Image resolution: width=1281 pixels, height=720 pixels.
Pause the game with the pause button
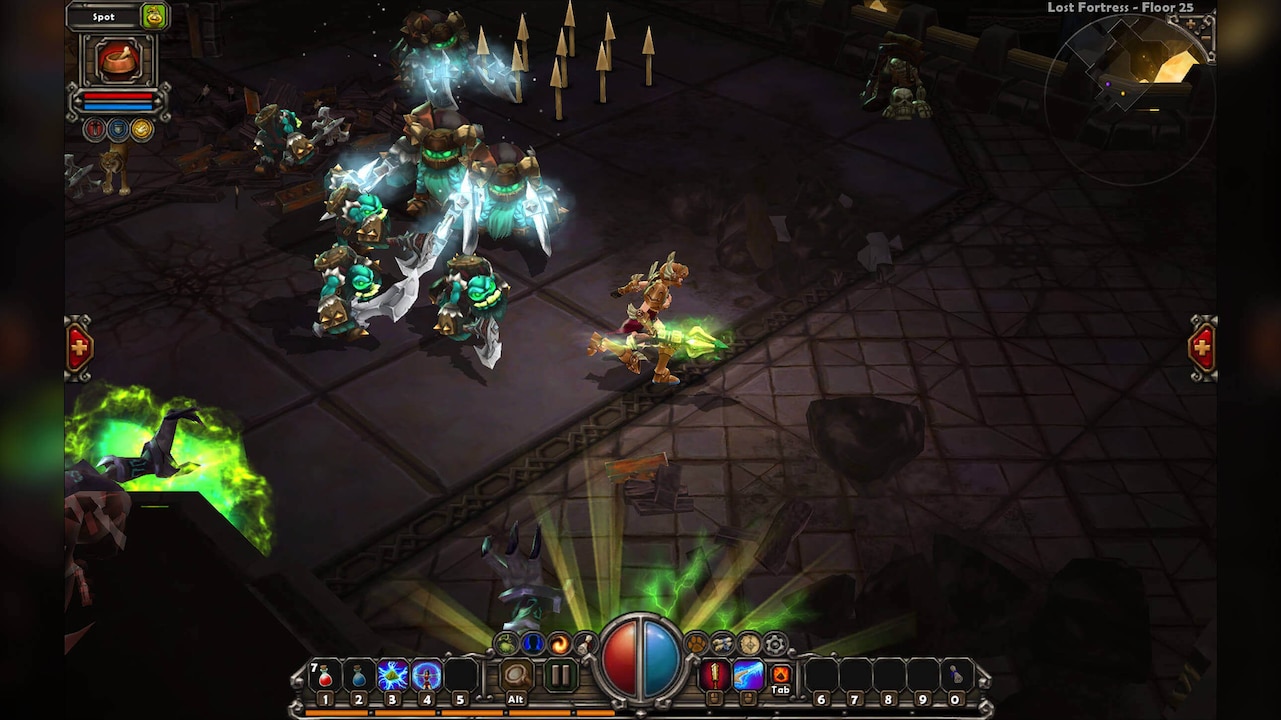pyautogui.click(x=559, y=676)
